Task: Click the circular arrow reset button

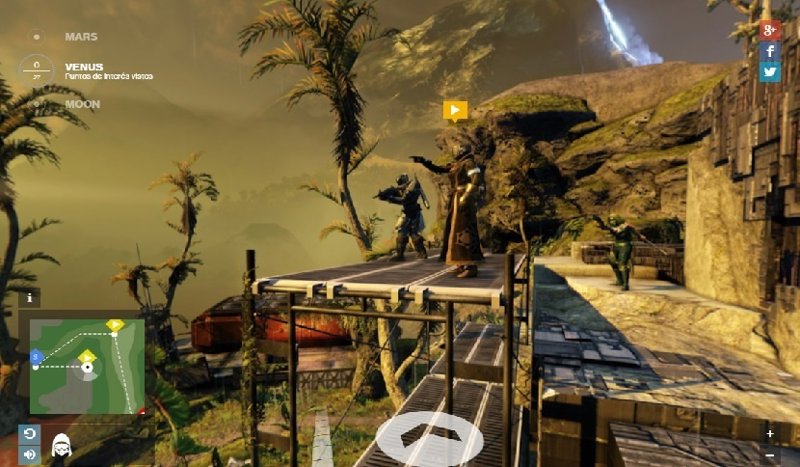Action: [27, 433]
